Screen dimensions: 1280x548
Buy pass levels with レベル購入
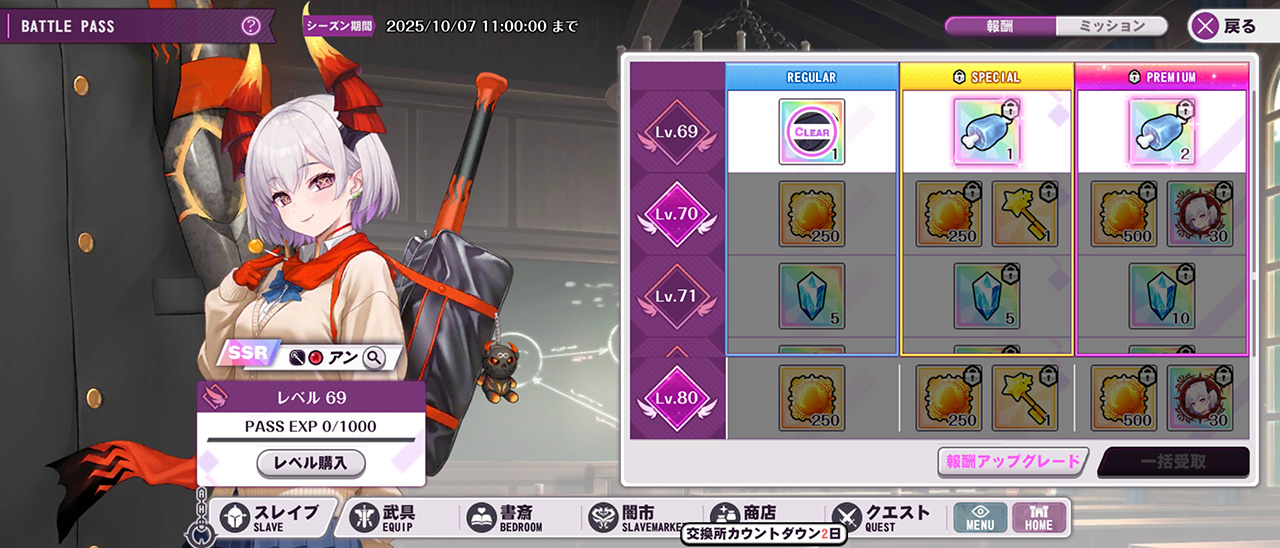tap(311, 463)
